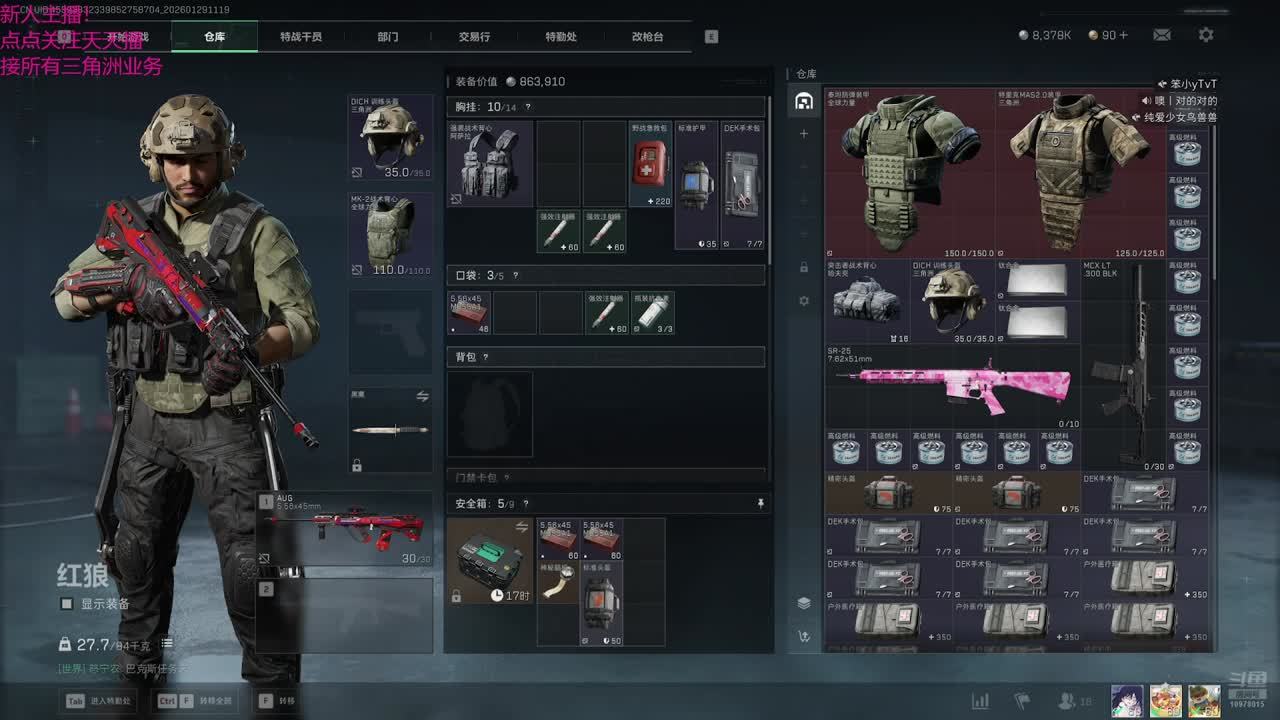Screen dimensions: 1280x720
Task: Toggle the 显示装备 checkbox
Action: [x=67, y=604]
